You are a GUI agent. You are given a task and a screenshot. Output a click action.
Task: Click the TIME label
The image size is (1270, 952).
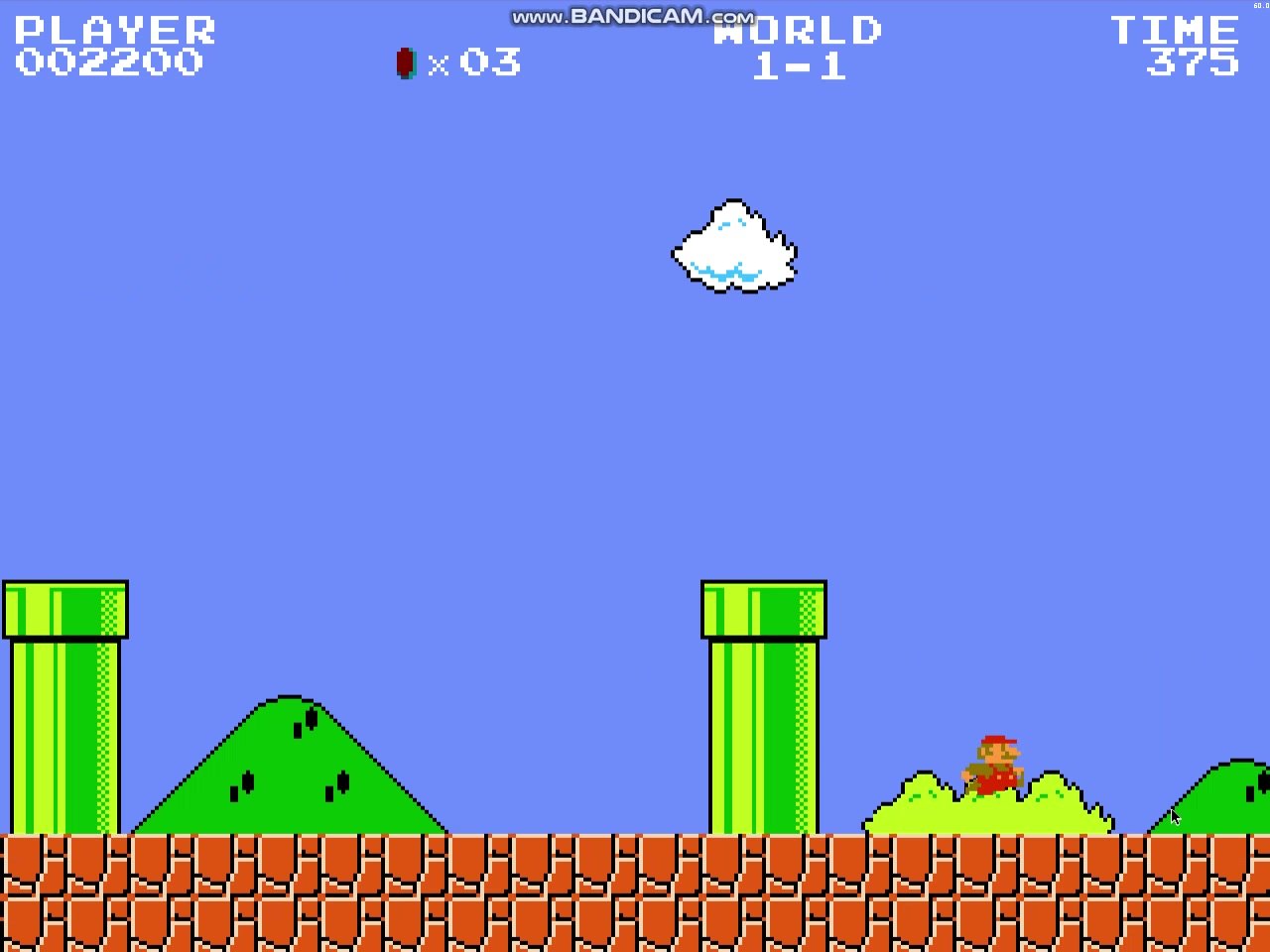click(1173, 30)
